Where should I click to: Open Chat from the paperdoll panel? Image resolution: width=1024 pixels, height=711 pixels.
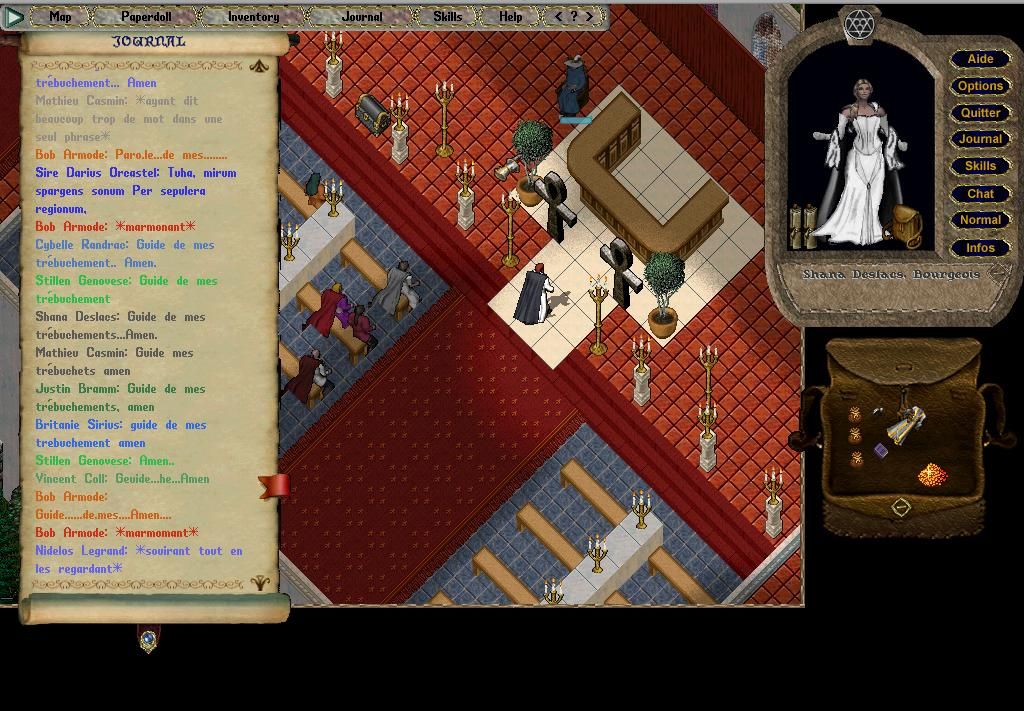tap(980, 193)
